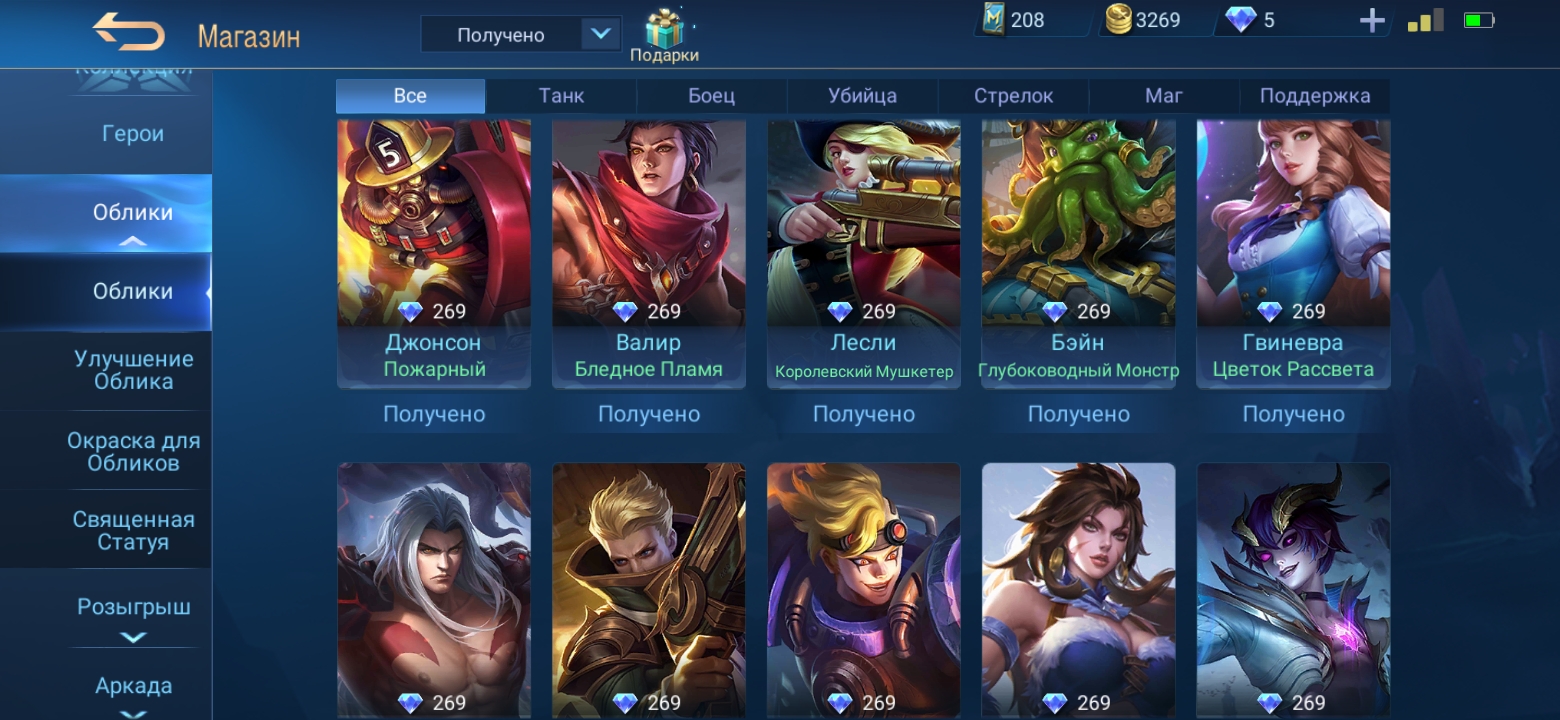This screenshot has width=1560, height=720.
Task: Select the Джонсон Пожарный skin card
Action: click(x=434, y=250)
